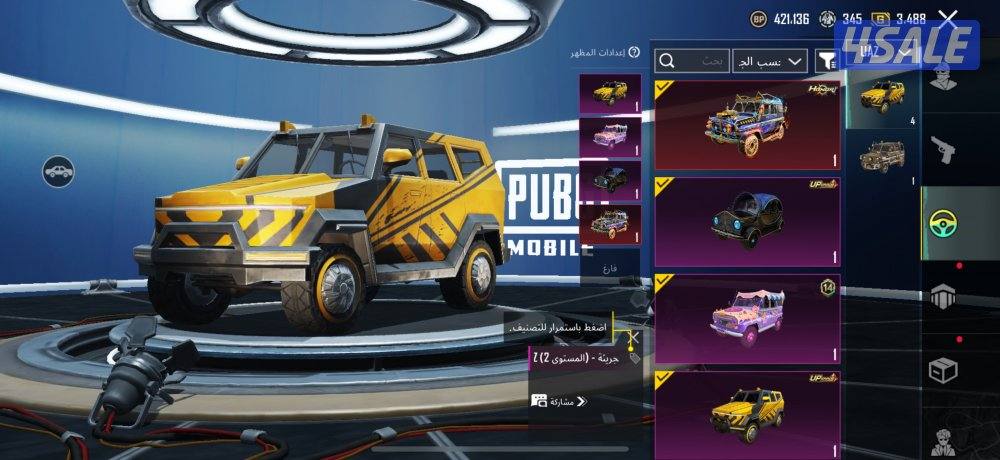1000x460 pixels.
Task: Select the yellow UAZ vehicle type tile
Action: [x=882, y=100]
